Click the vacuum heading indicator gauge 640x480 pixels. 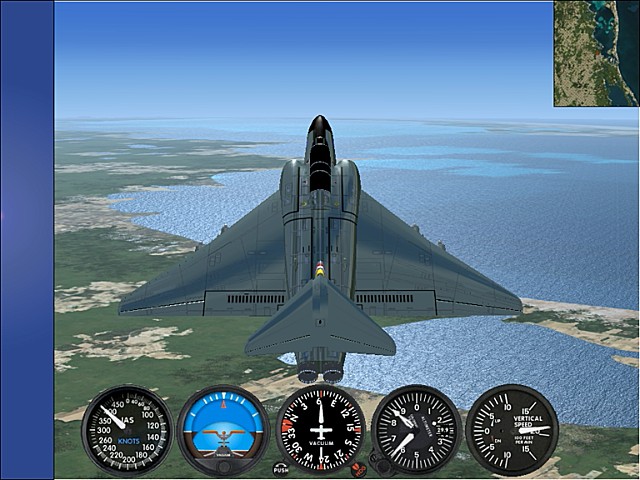point(320,429)
